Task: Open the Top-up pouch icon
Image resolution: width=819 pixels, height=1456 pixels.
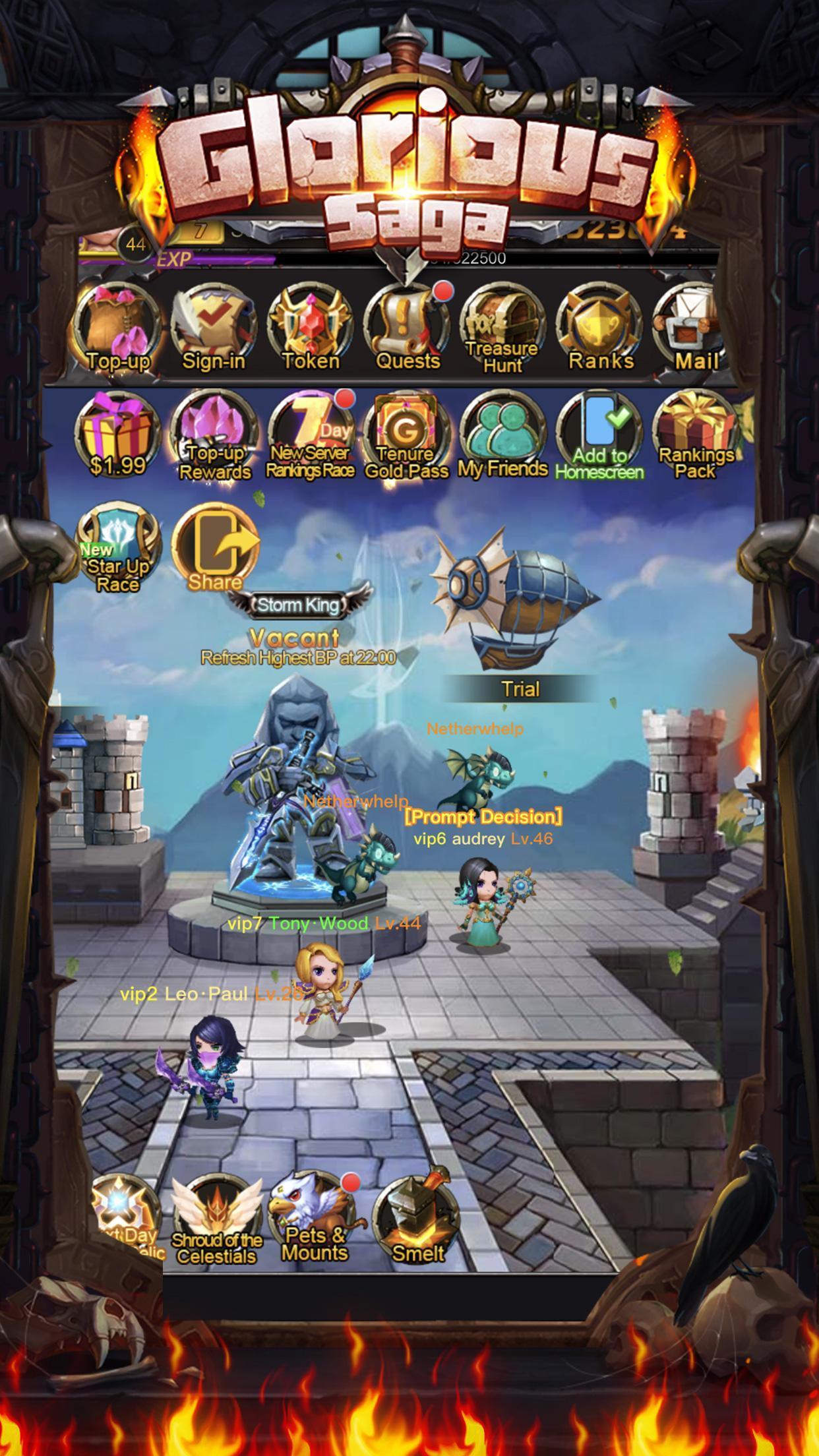Action: 119,328
